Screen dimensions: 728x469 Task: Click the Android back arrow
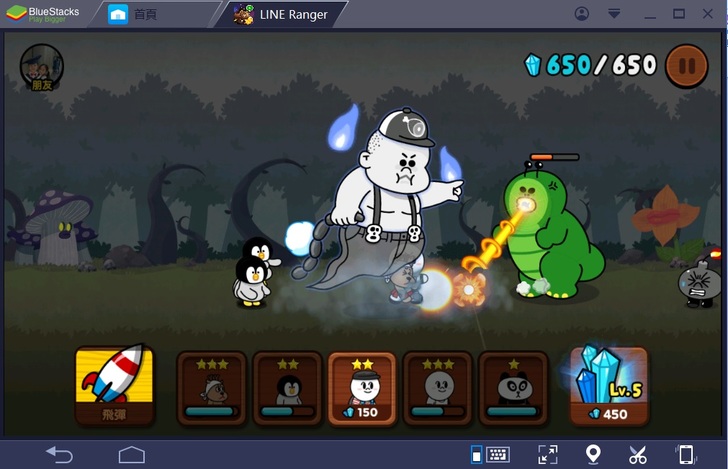[59, 455]
